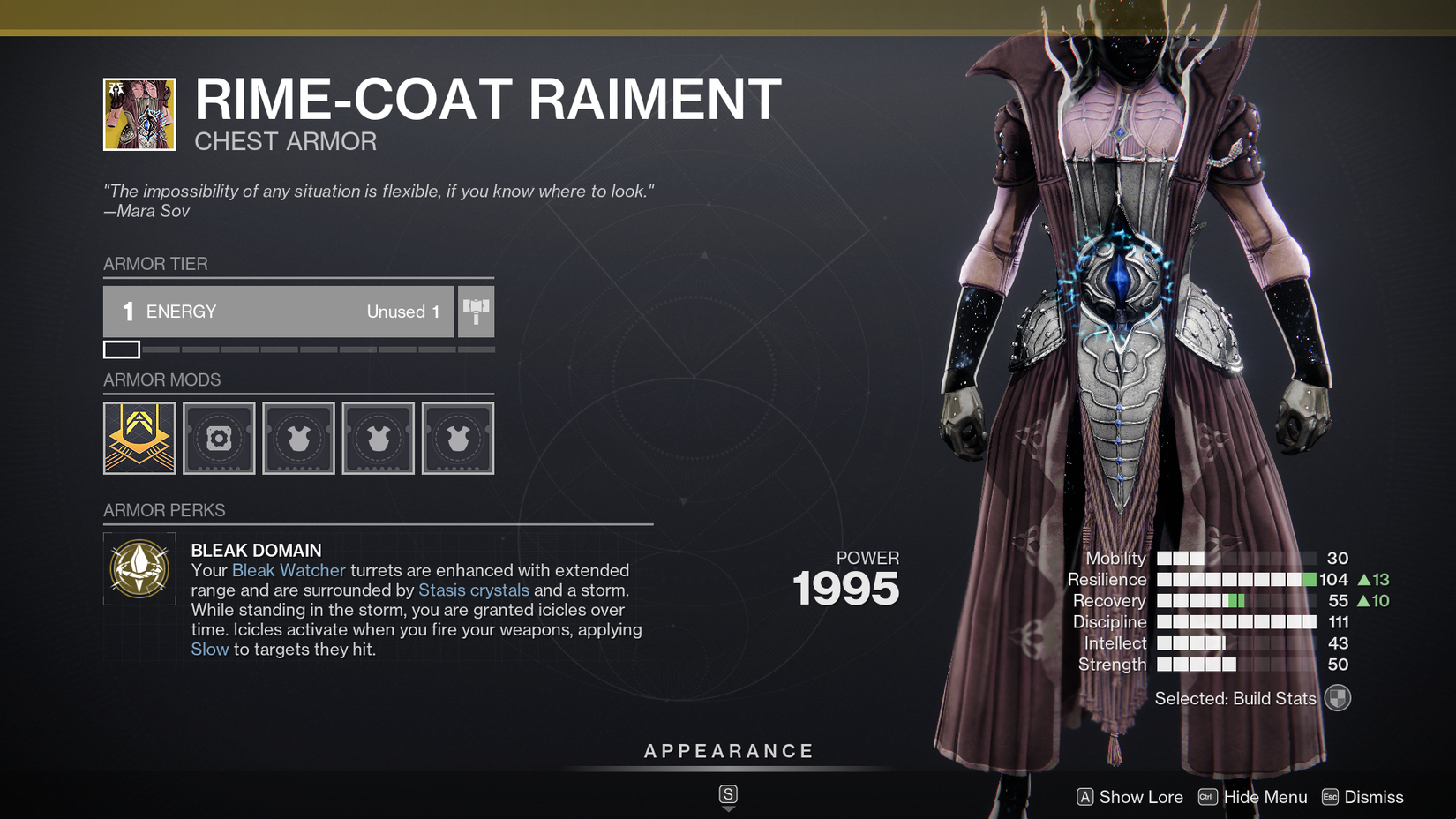Image resolution: width=1456 pixels, height=819 pixels.
Task: Open the golden artifice mod slot
Action: 139,438
